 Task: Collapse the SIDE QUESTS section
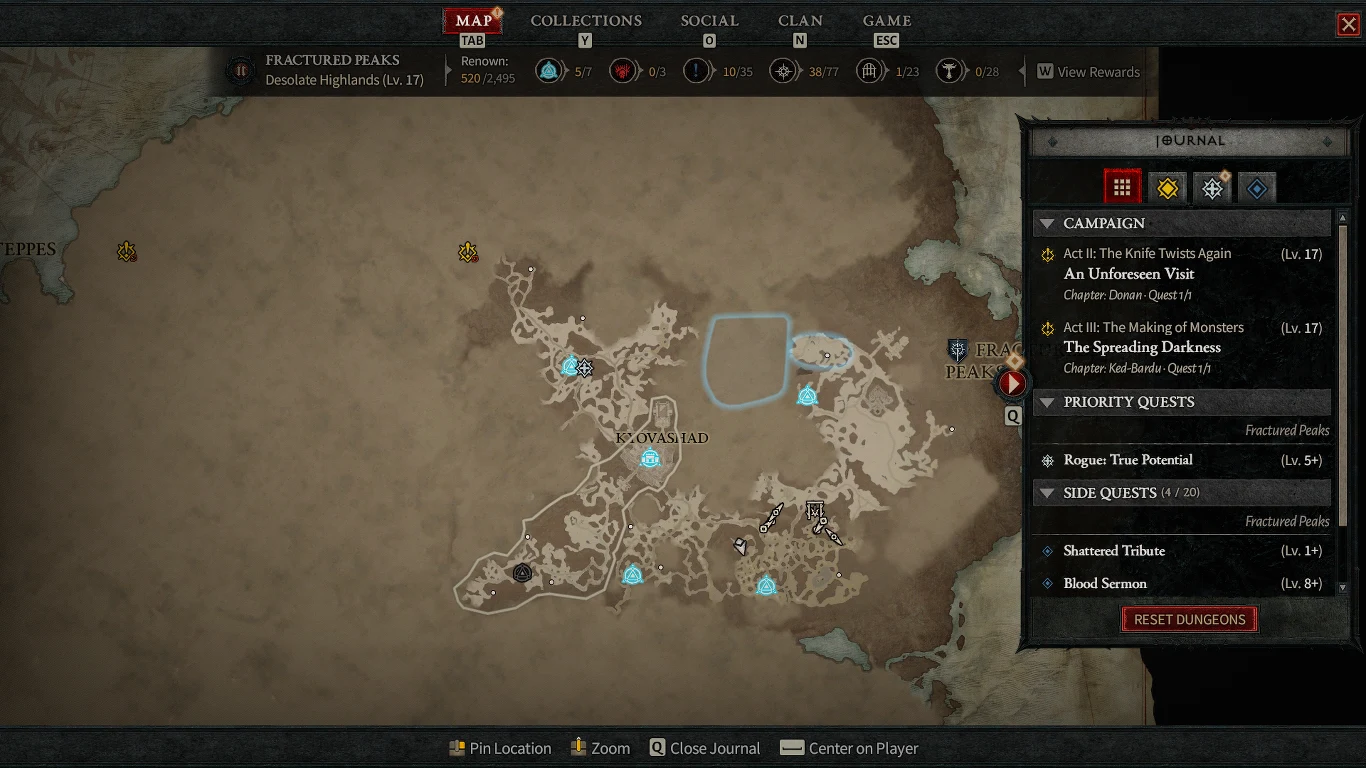tap(1047, 492)
